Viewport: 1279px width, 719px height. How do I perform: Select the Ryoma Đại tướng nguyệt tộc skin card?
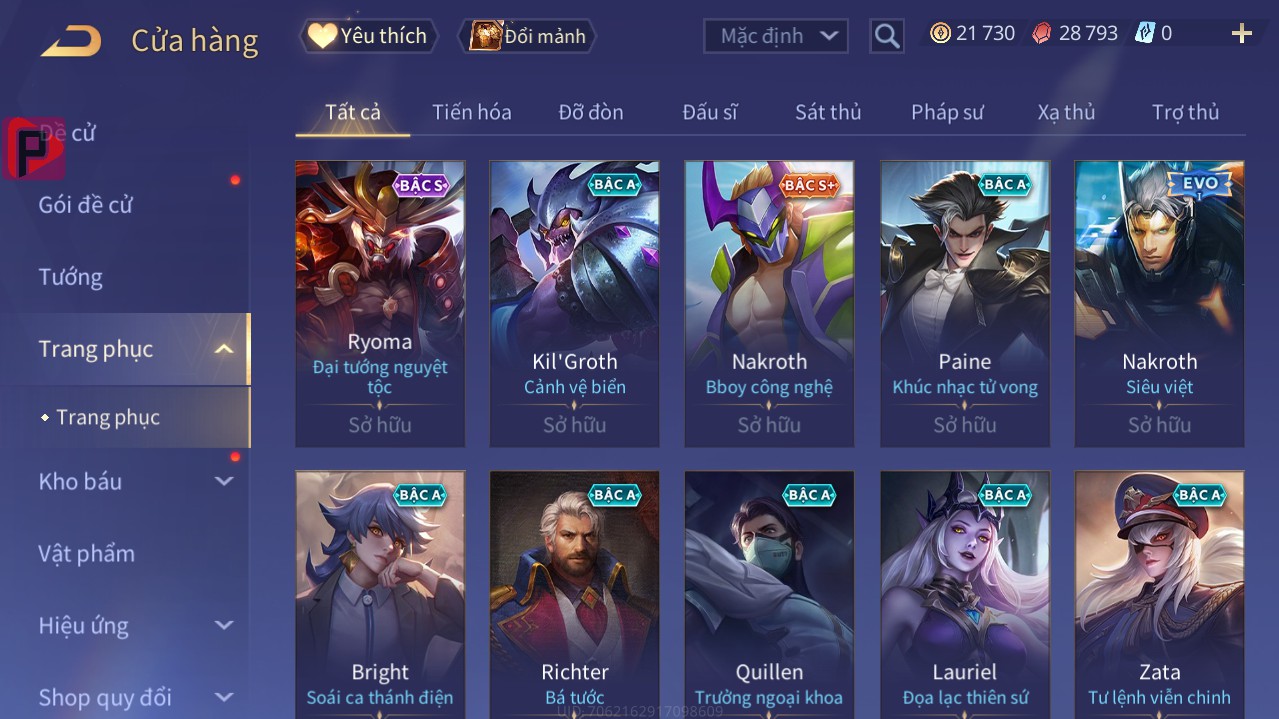click(x=380, y=303)
